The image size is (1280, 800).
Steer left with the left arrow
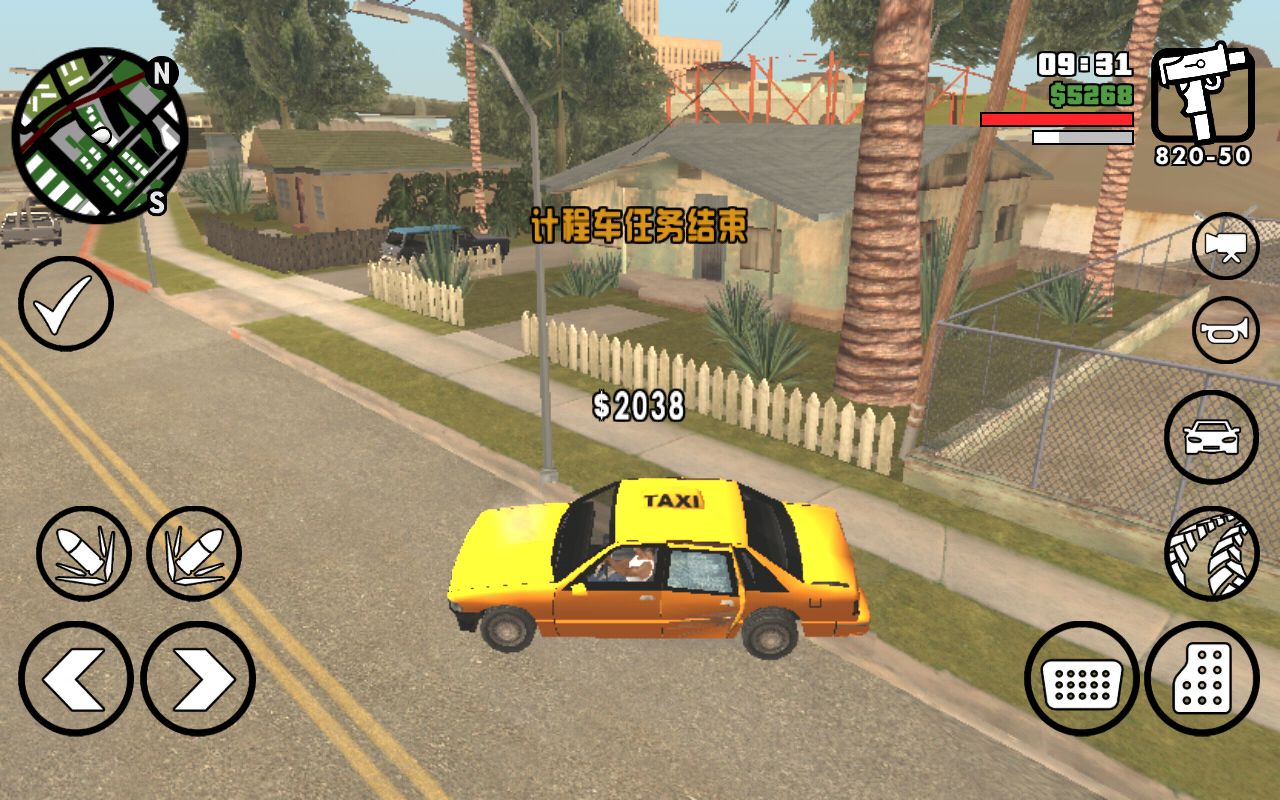tap(76, 679)
